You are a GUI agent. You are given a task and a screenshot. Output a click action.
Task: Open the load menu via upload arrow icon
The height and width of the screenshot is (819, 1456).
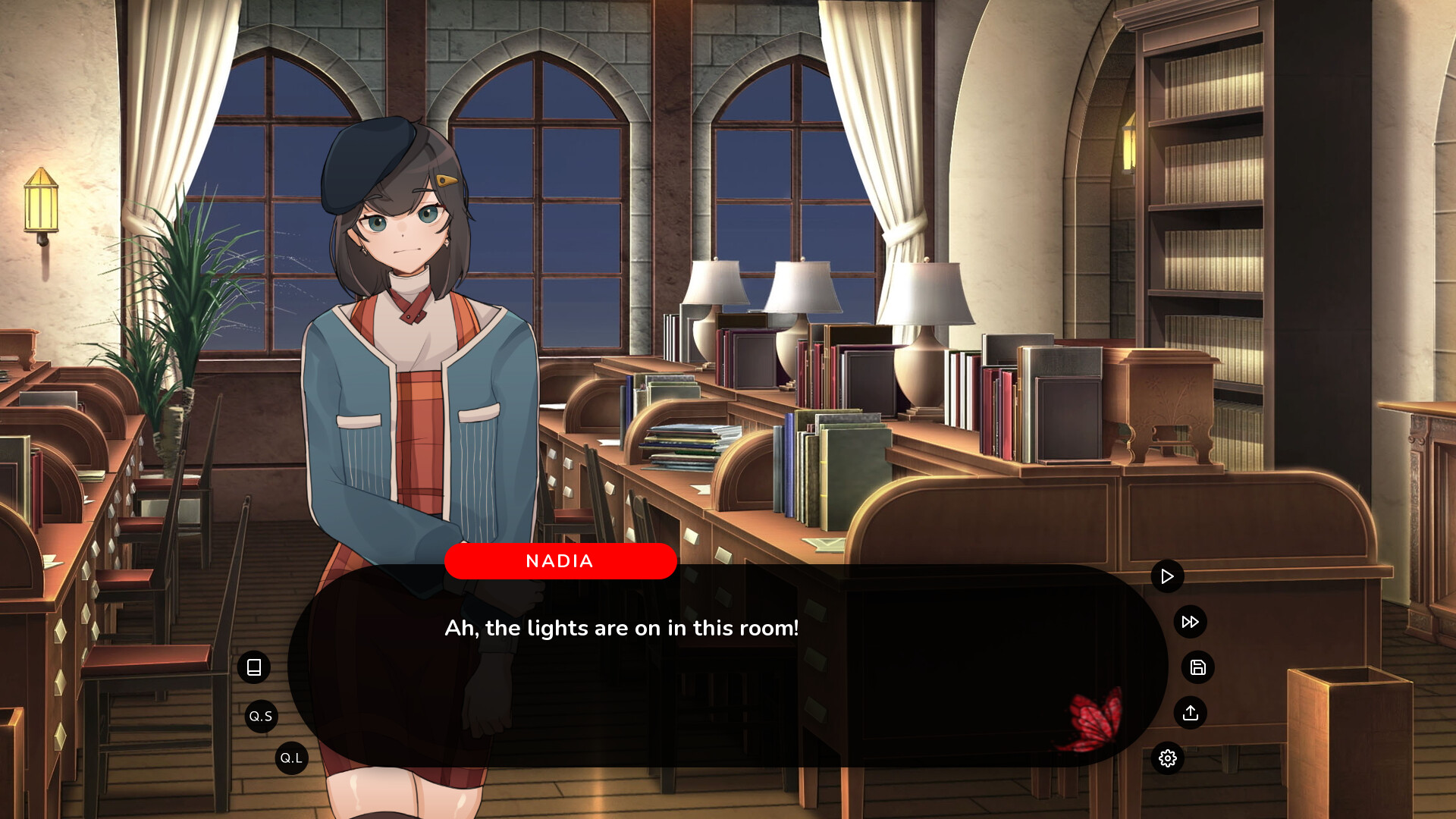pyautogui.click(x=1190, y=713)
